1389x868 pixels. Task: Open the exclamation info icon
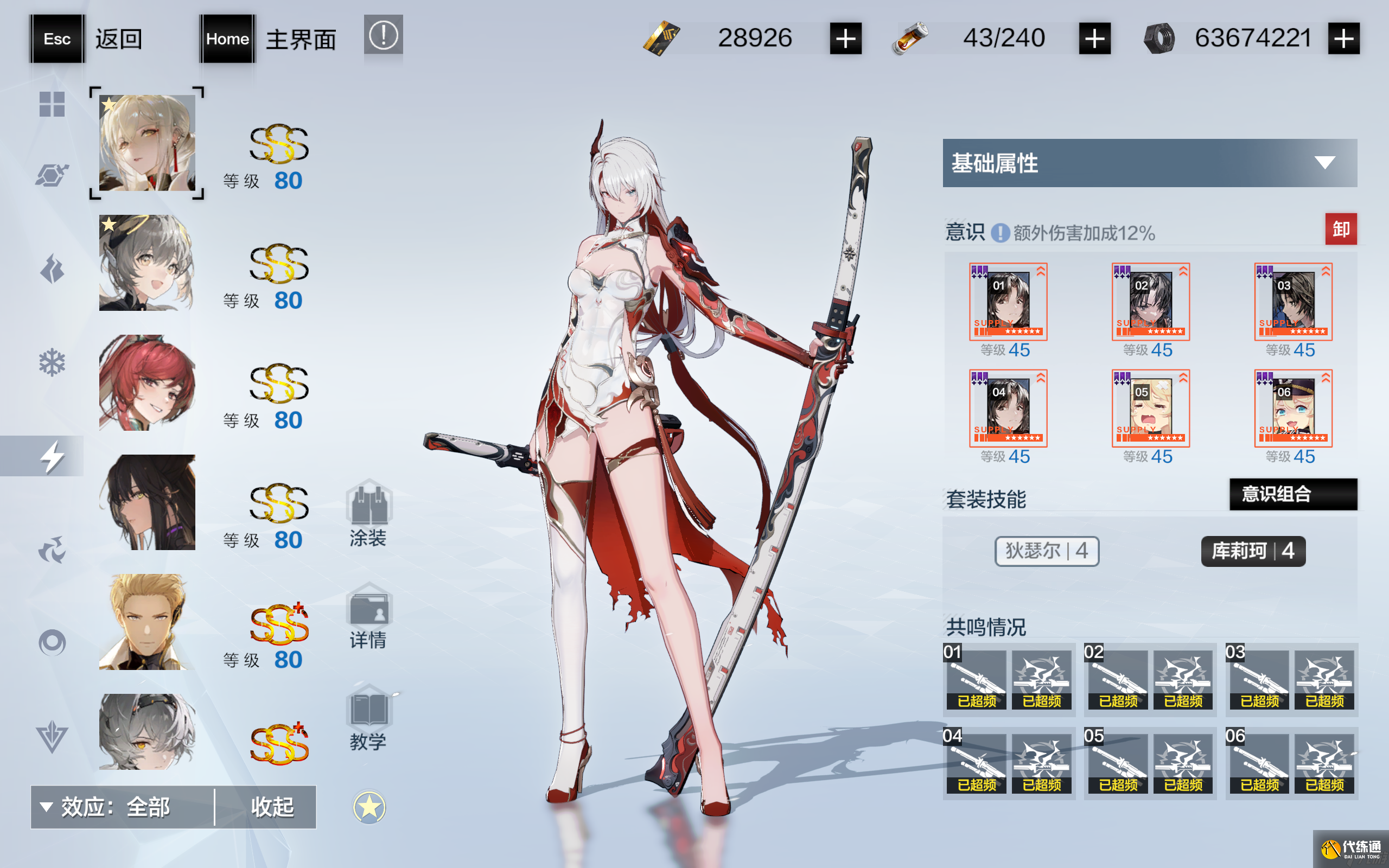point(383,36)
